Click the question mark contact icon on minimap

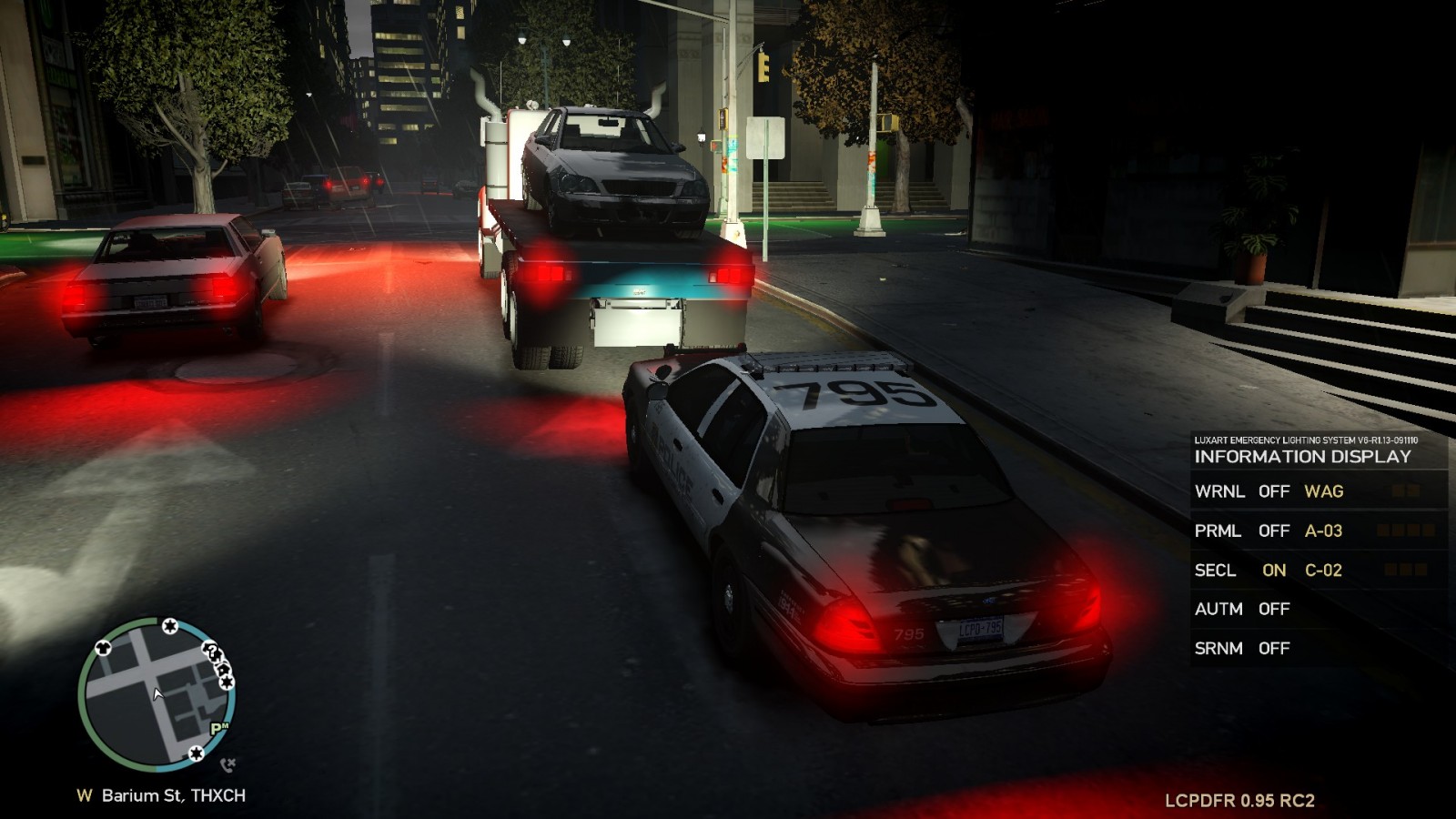pyautogui.click(x=212, y=652)
